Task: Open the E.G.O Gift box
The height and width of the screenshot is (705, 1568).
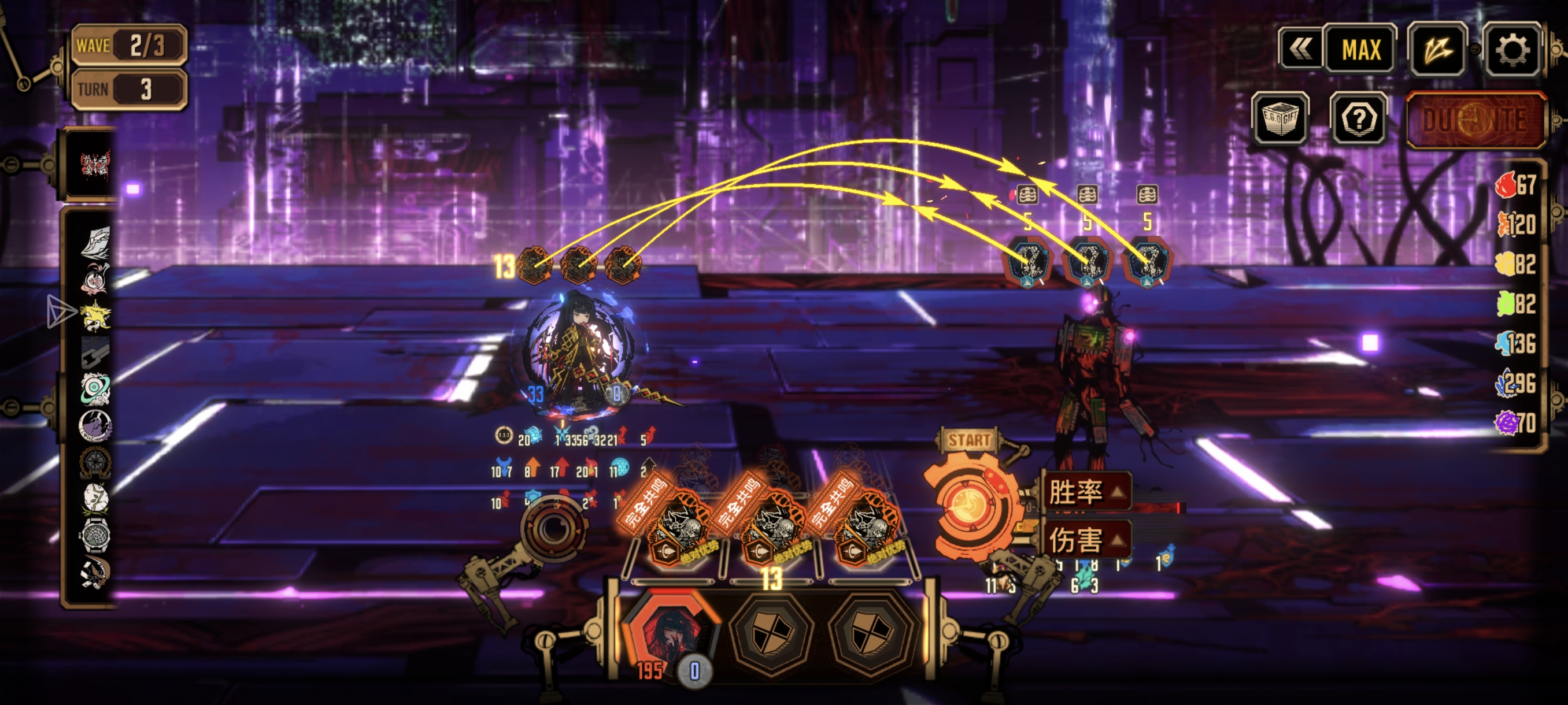Action: pos(1281,118)
